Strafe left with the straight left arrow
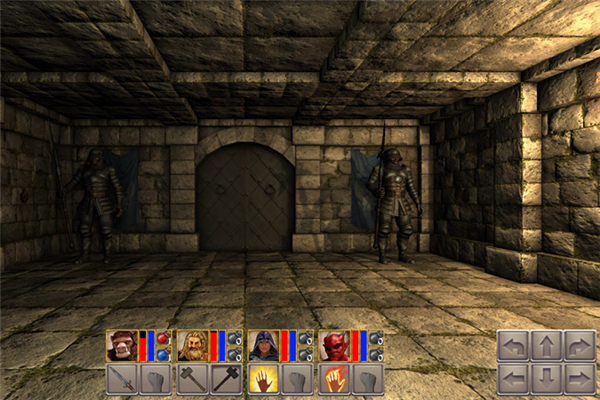The height and width of the screenshot is (400, 600). point(513,378)
